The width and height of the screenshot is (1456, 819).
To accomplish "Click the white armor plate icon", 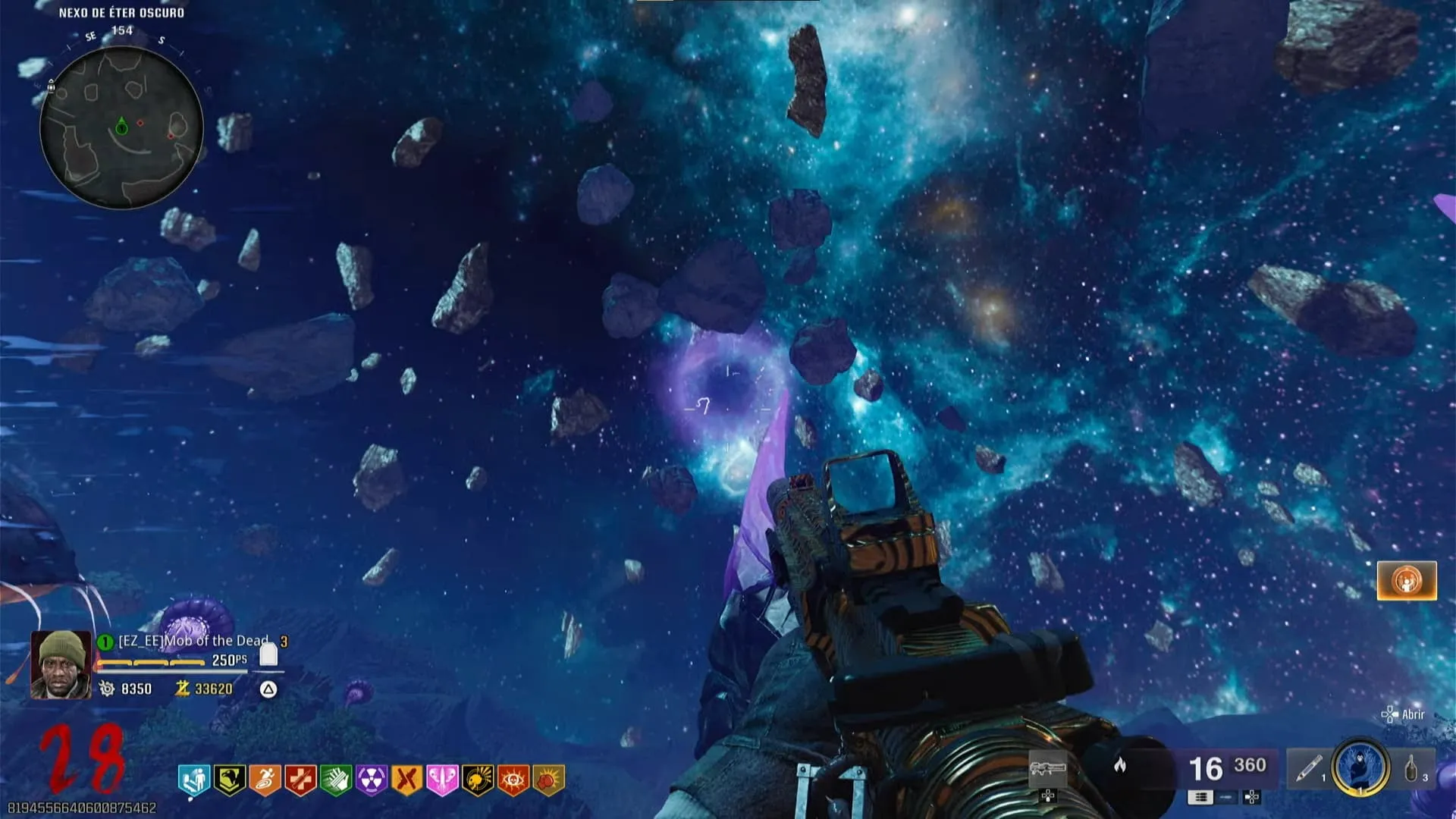I will pyautogui.click(x=268, y=655).
